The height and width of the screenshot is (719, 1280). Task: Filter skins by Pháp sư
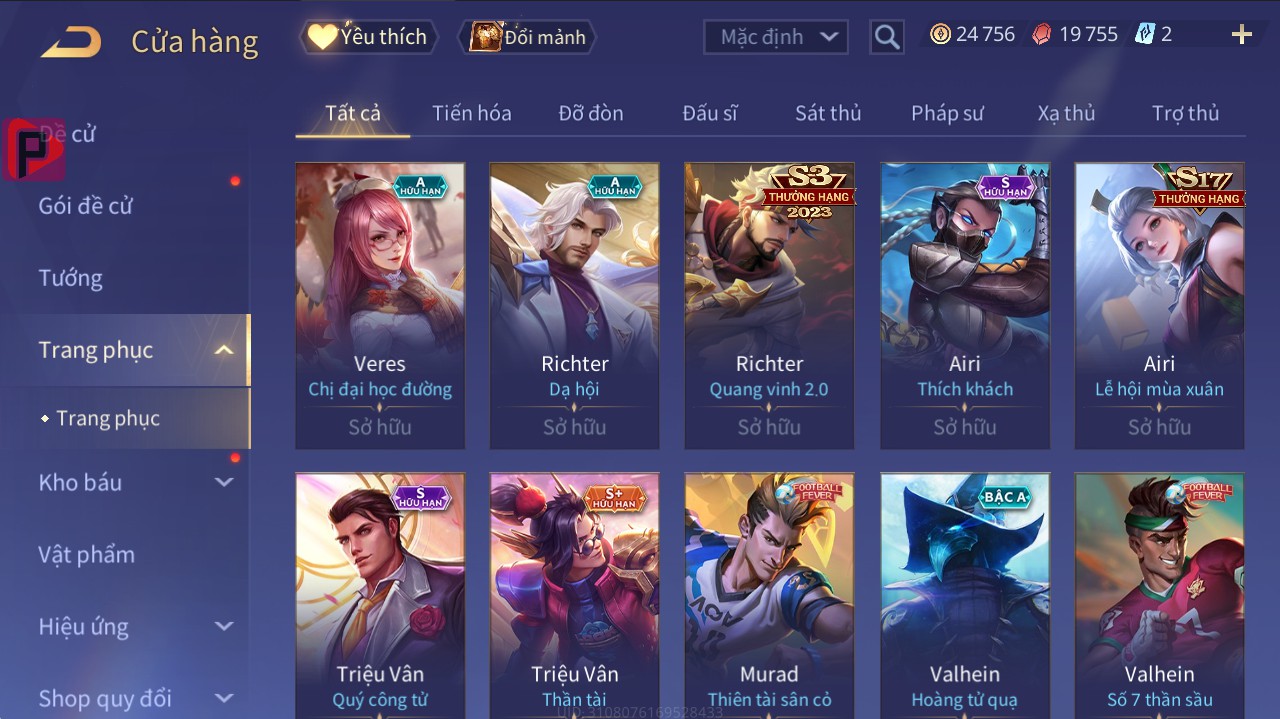tap(947, 113)
